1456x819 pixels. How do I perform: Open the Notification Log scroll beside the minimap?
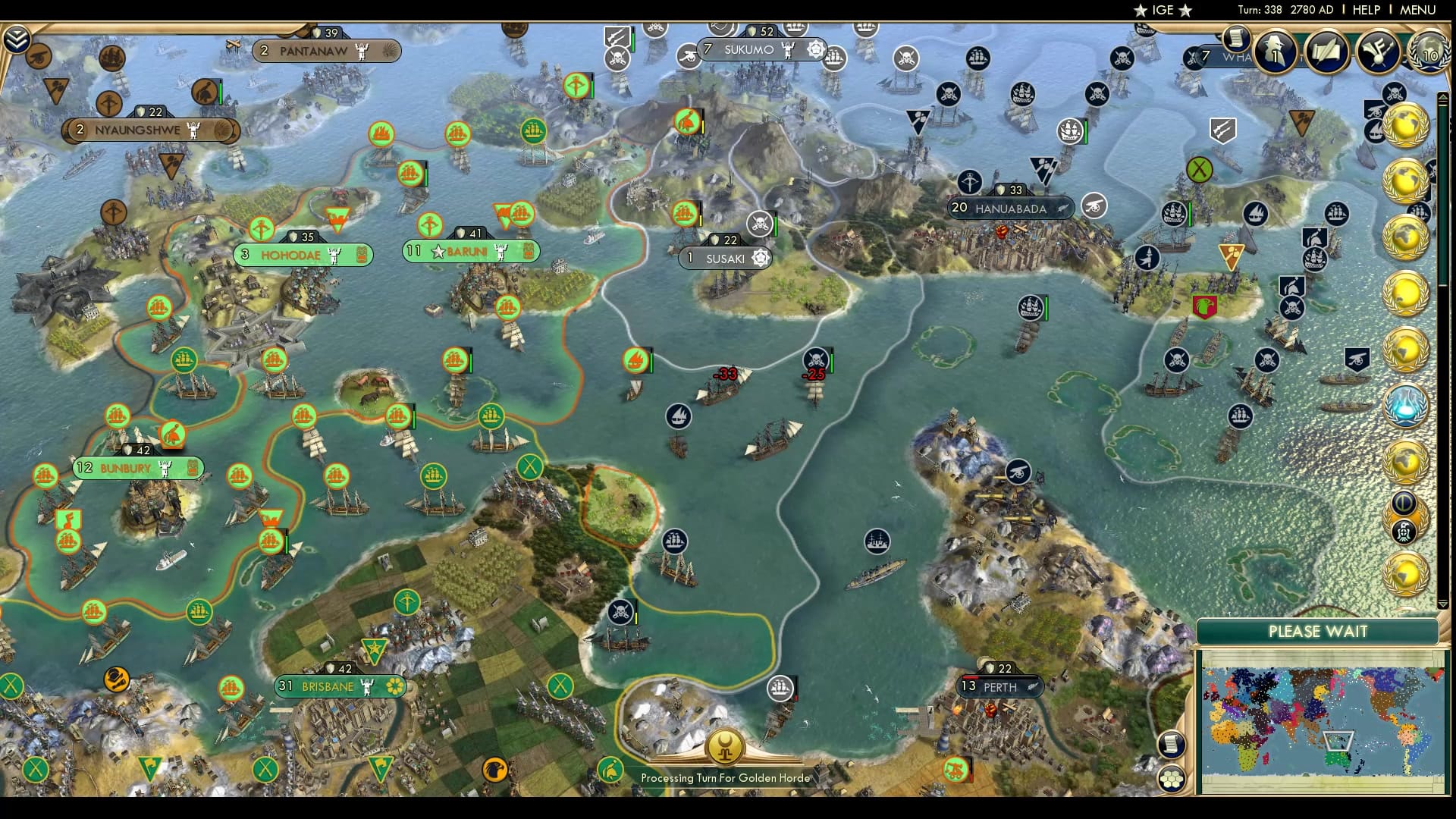(1172, 745)
